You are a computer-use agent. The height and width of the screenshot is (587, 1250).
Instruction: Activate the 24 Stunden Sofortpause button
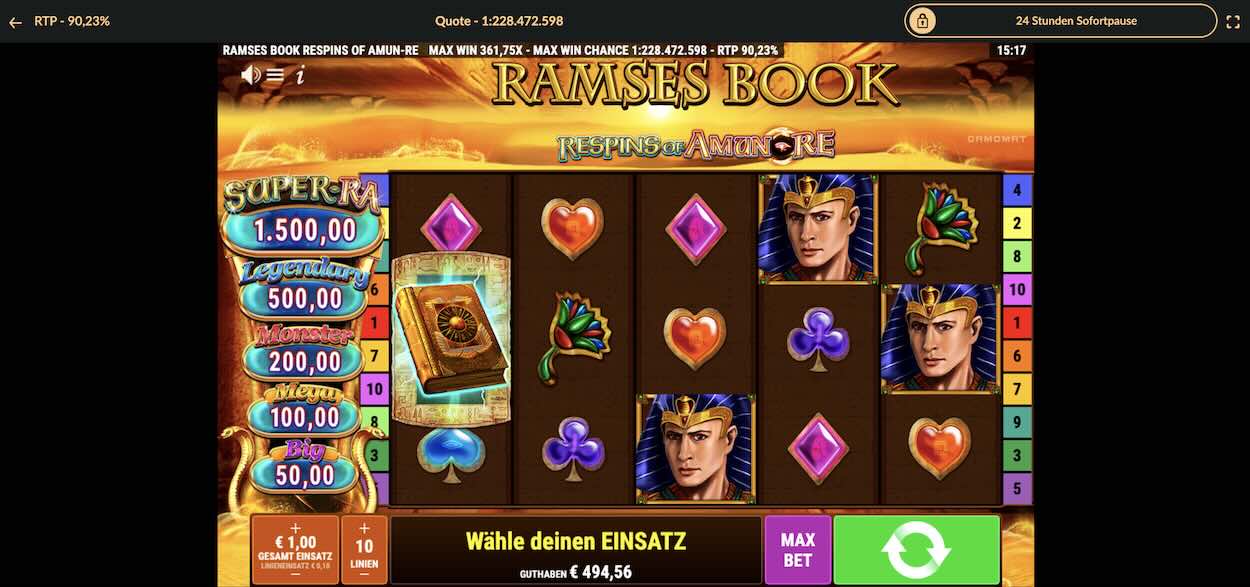(1061, 21)
